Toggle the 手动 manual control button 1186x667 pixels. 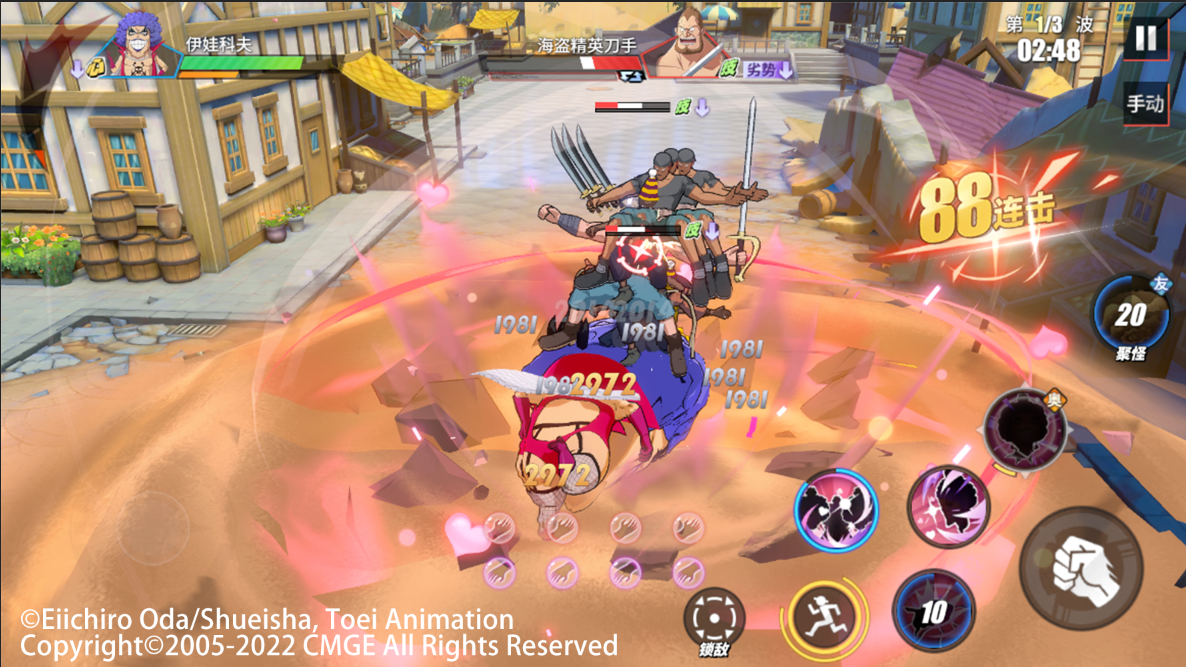click(1145, 104)
